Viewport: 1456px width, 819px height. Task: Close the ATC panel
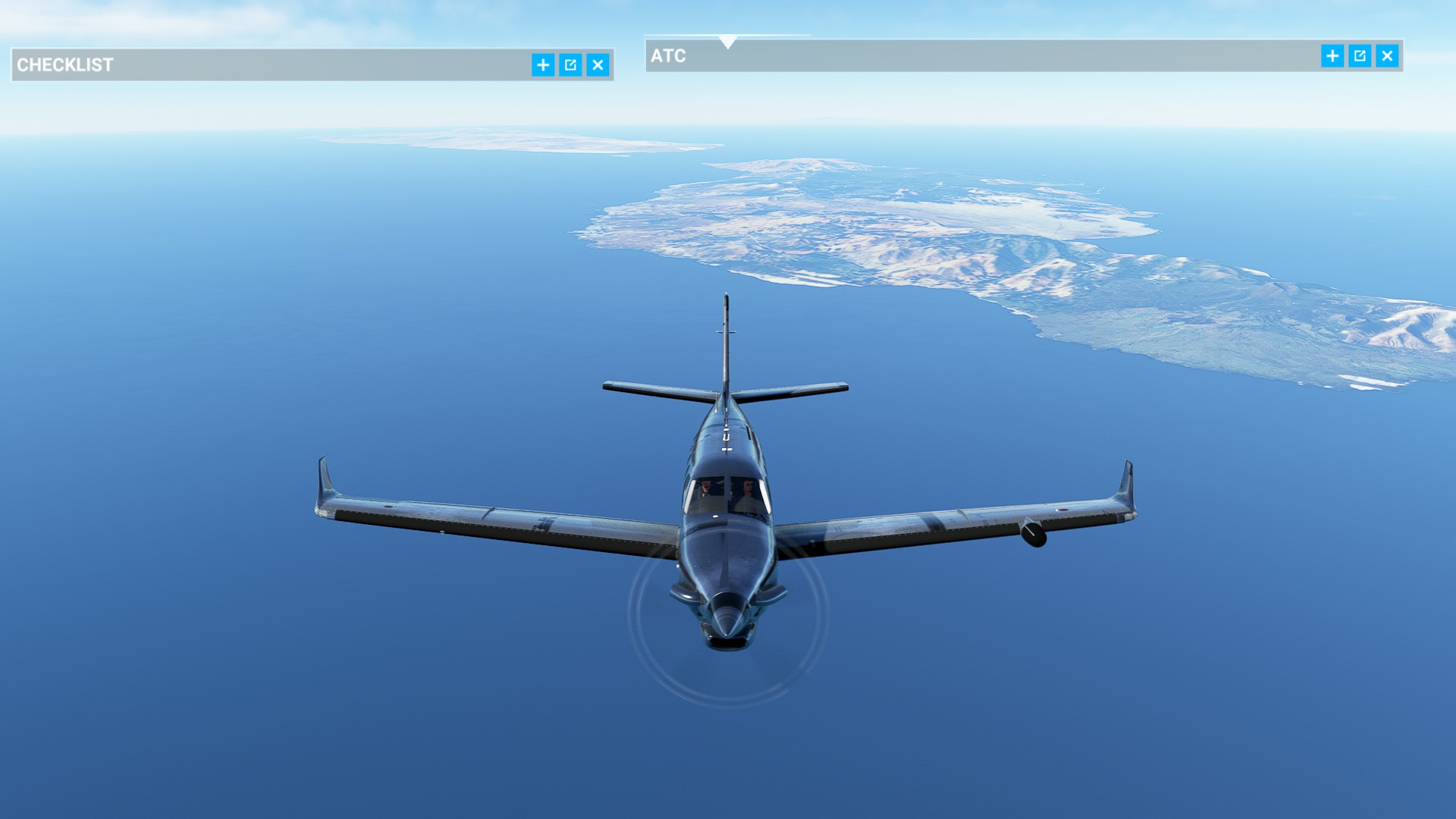point(1387,56)
